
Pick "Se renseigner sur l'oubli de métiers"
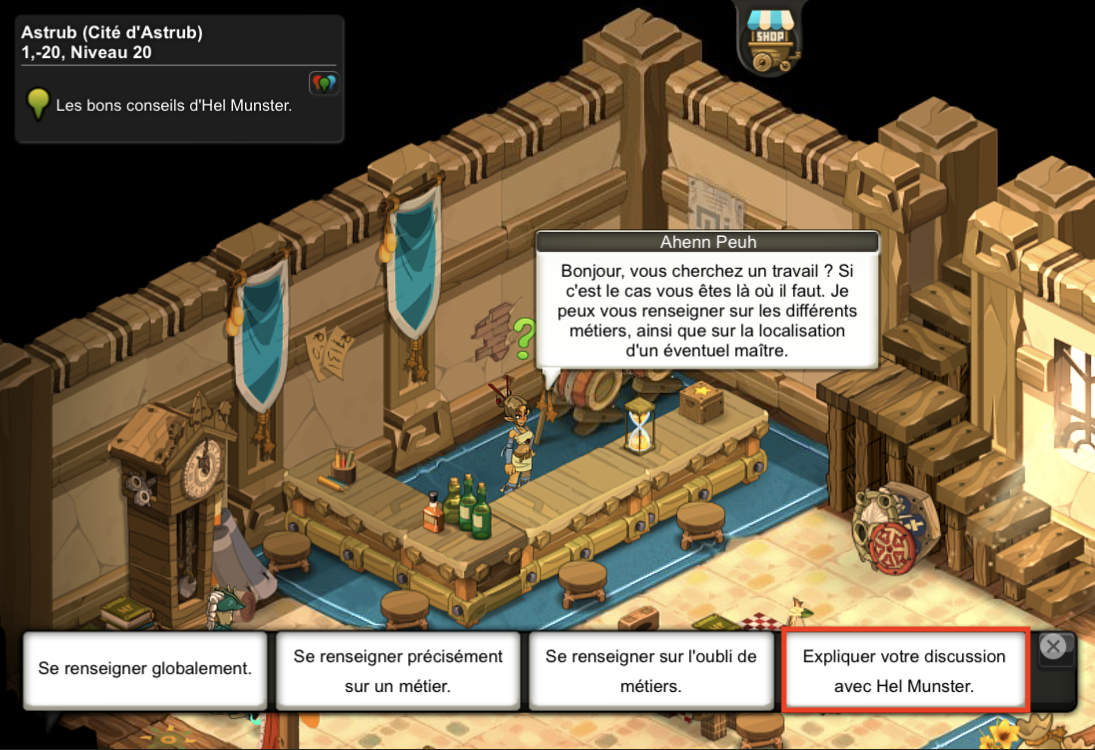pyautogui.click(x=651, y=671)
